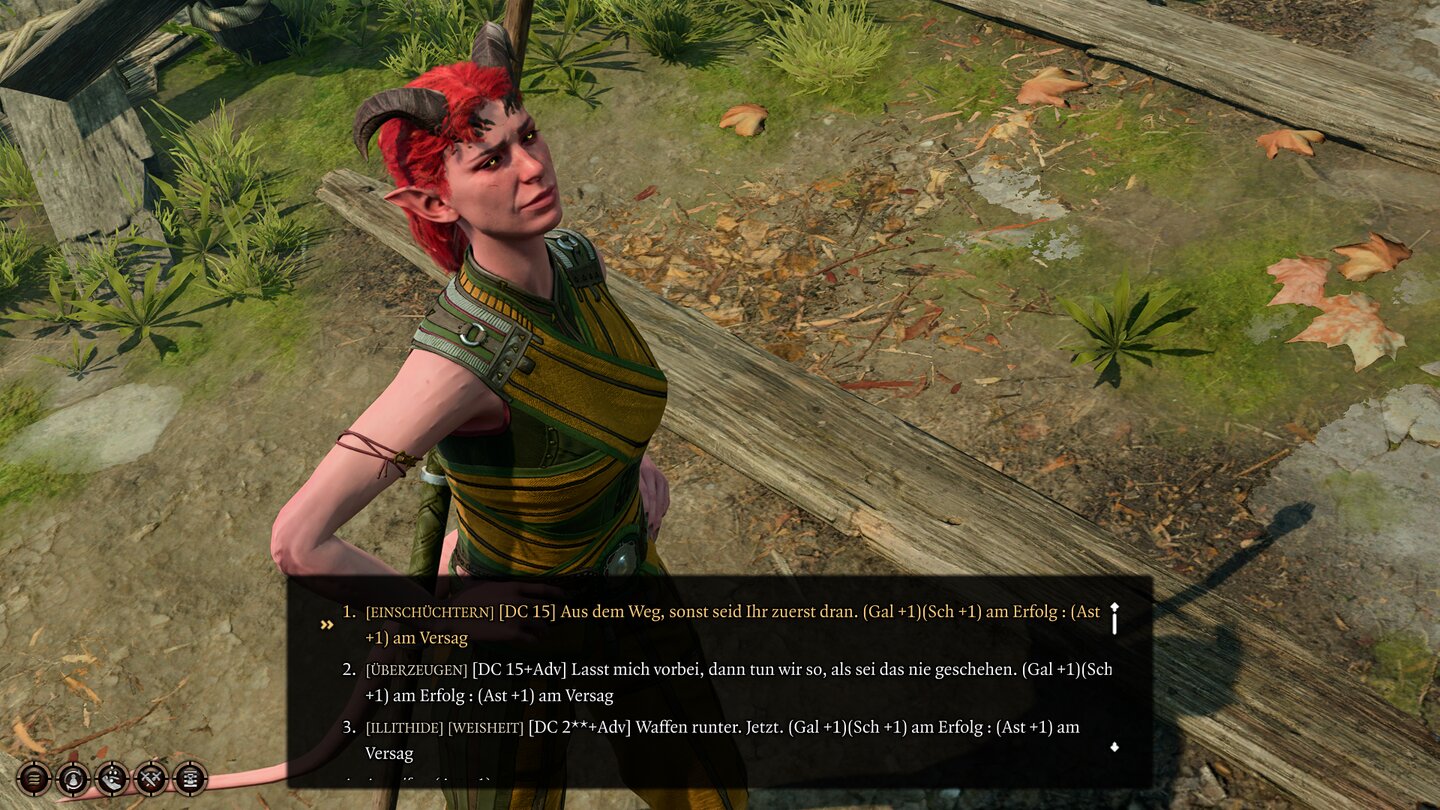This screenshot has width=1440, height=810.
Task: Select the crossed swords attack icon
Action: 150,777
